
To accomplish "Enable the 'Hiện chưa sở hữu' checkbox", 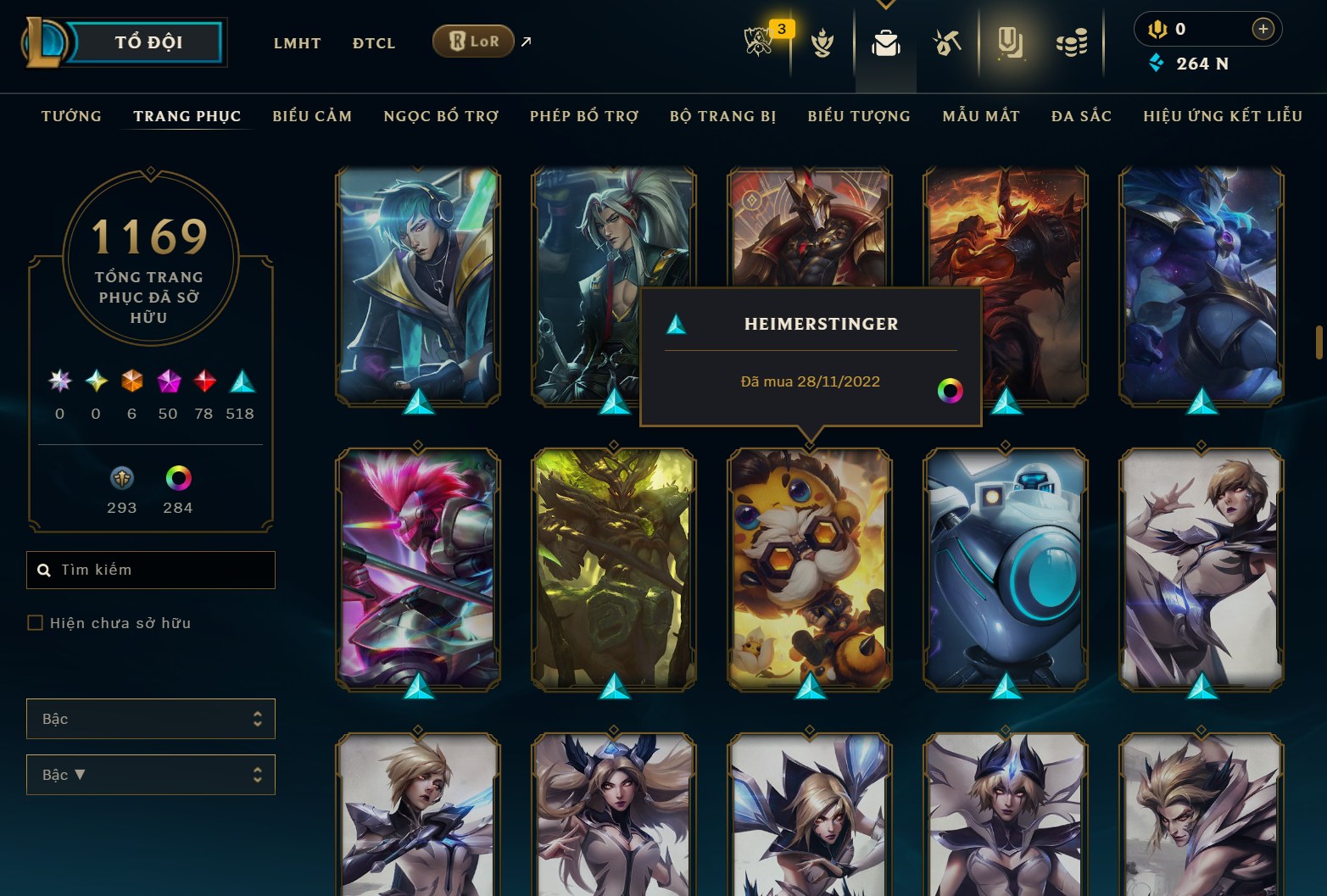I will (35, 622).
